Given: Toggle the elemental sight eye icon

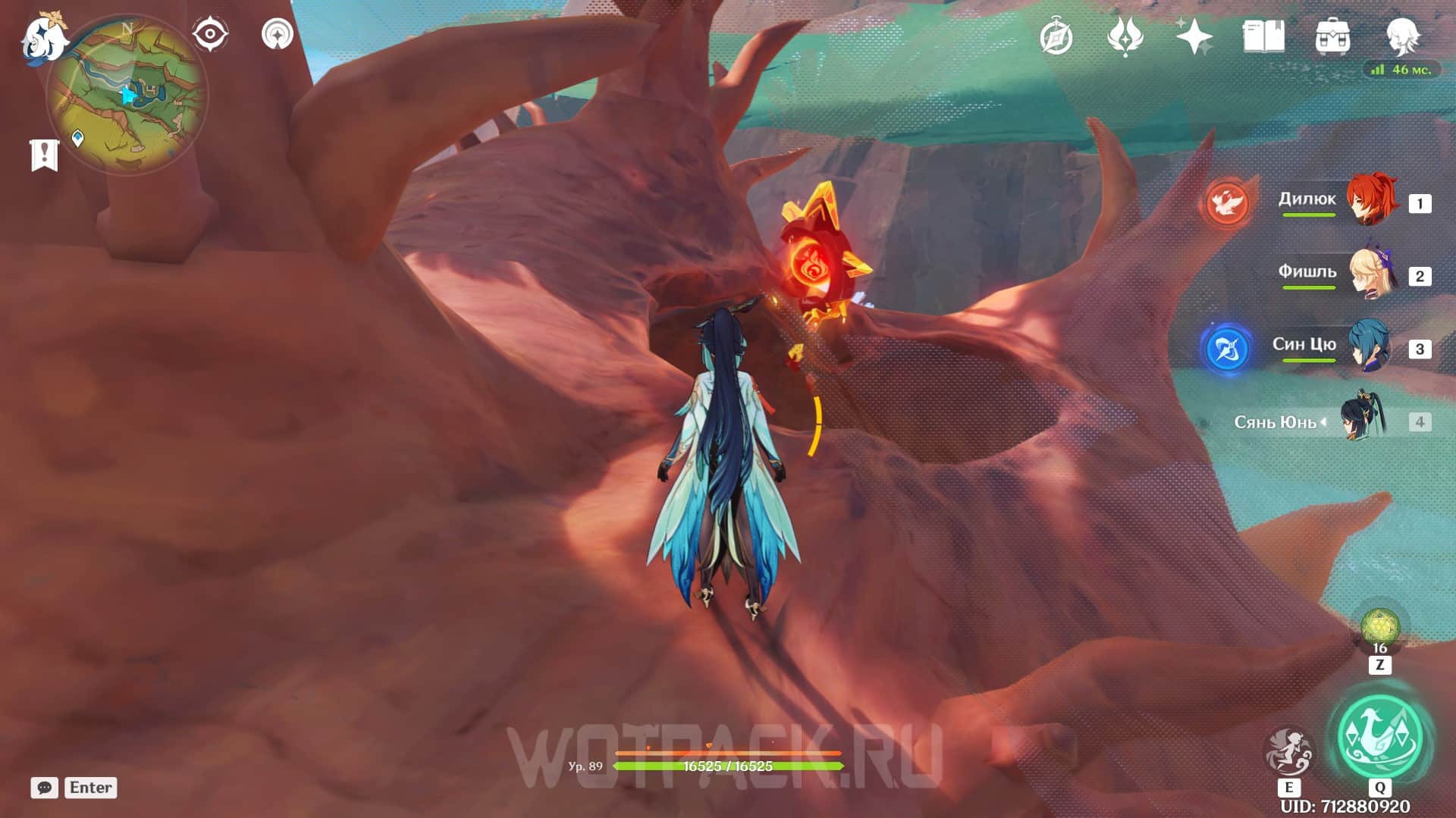Looking at the screenshot, I should (x=209, y=35).
